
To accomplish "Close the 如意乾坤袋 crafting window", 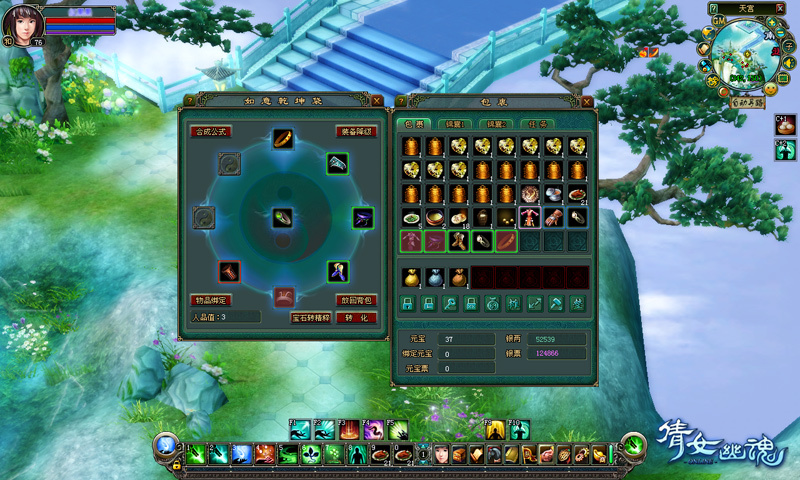I will click(376, 101).
